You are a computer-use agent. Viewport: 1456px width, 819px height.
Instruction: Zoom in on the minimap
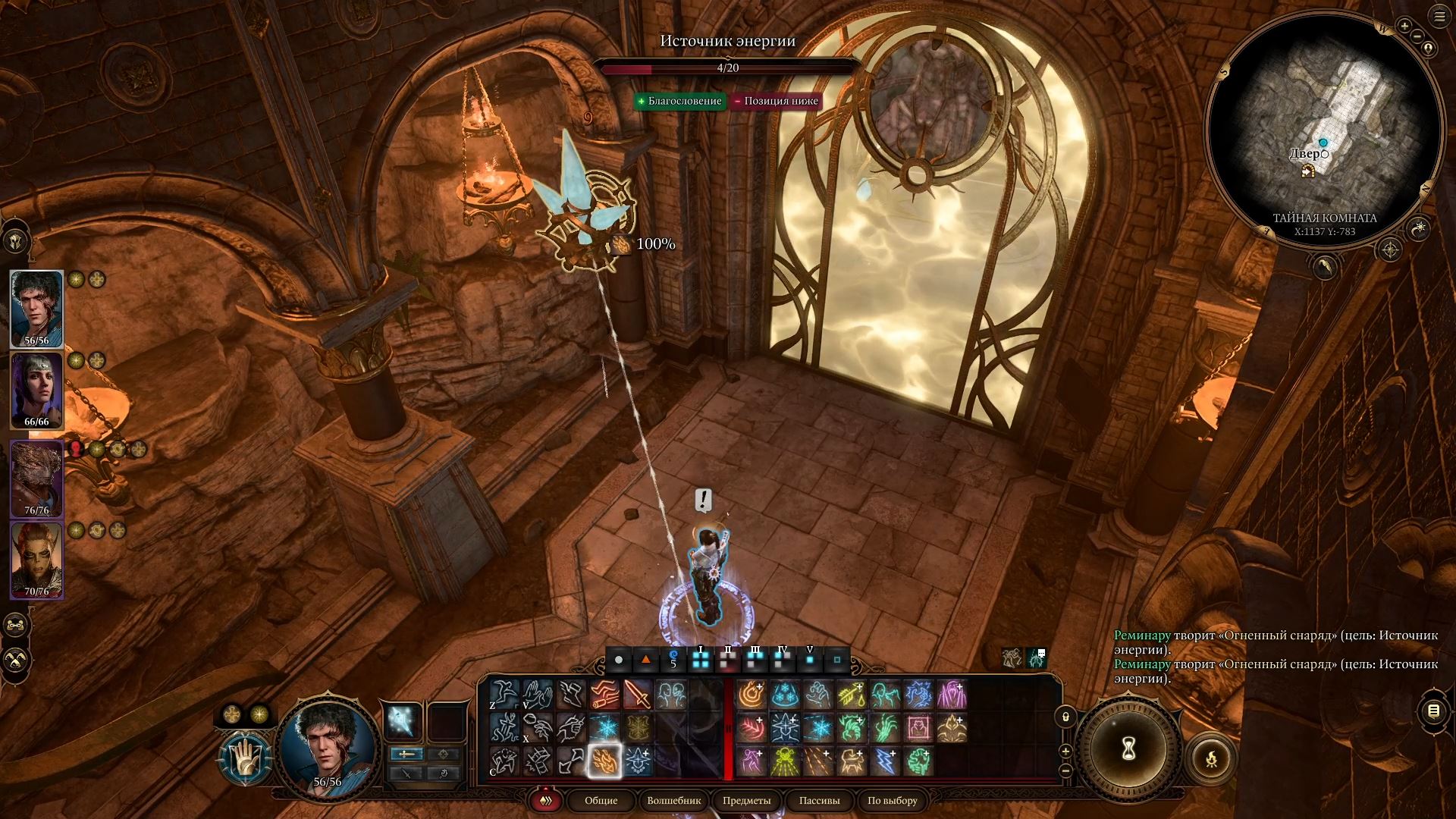[1404, 26]
